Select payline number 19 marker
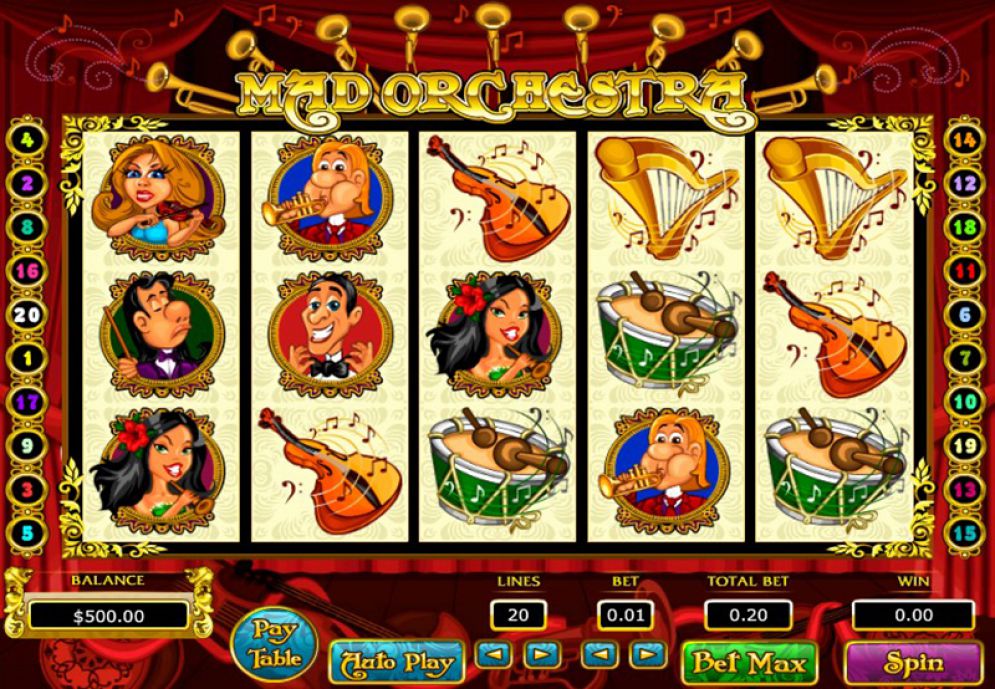 964,445
